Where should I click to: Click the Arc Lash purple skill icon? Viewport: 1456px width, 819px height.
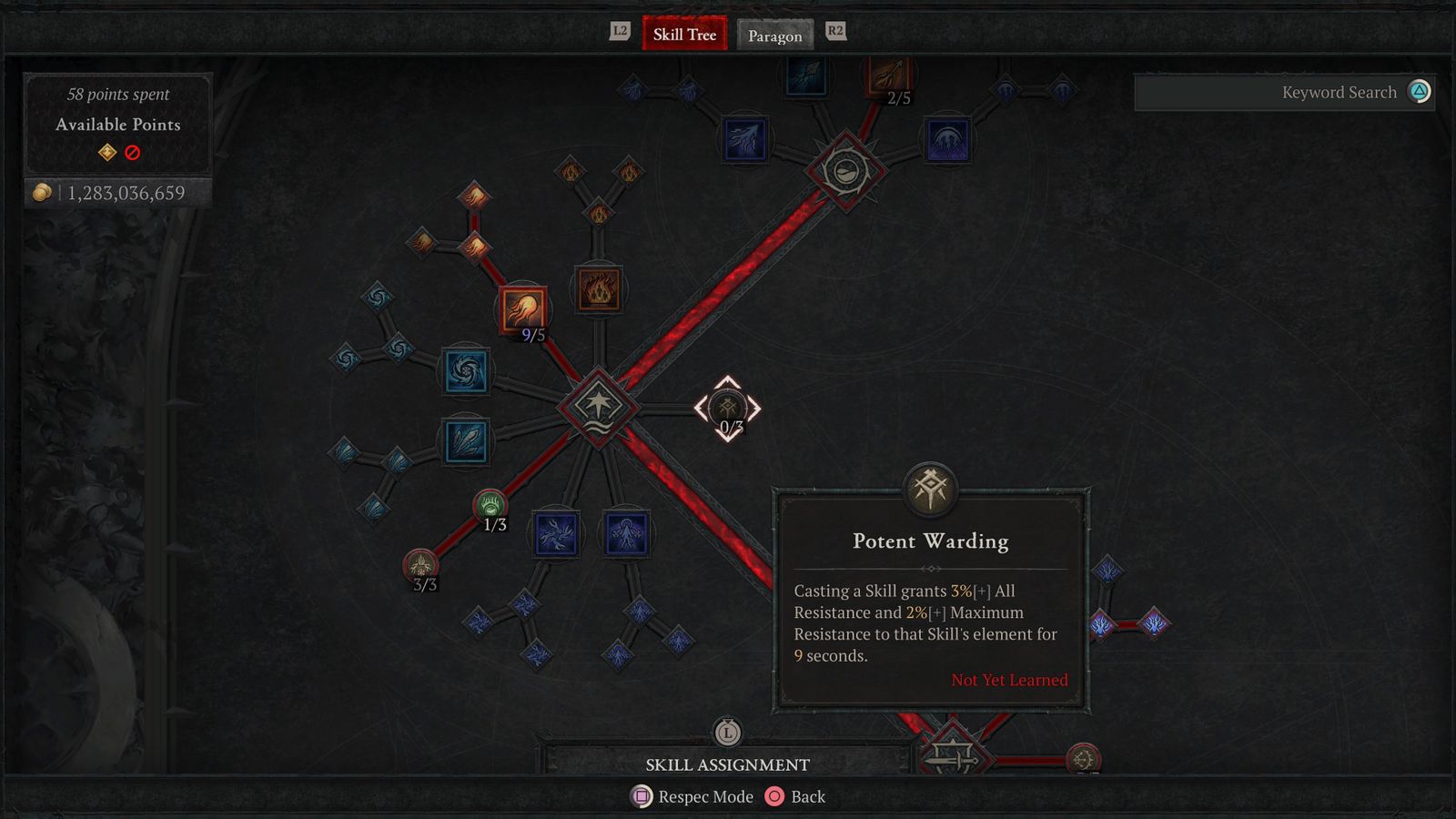click(625, 535)
